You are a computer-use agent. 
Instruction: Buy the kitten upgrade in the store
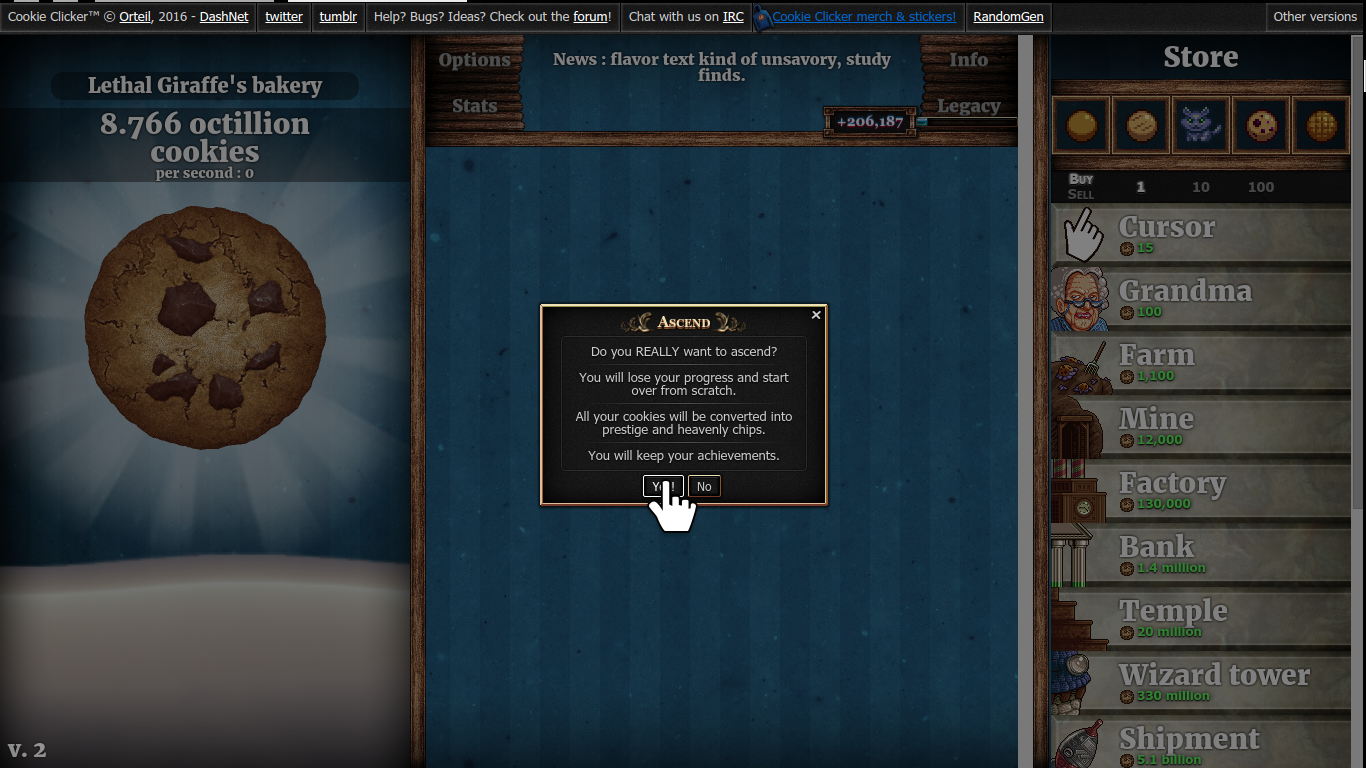coord(1200,125)
